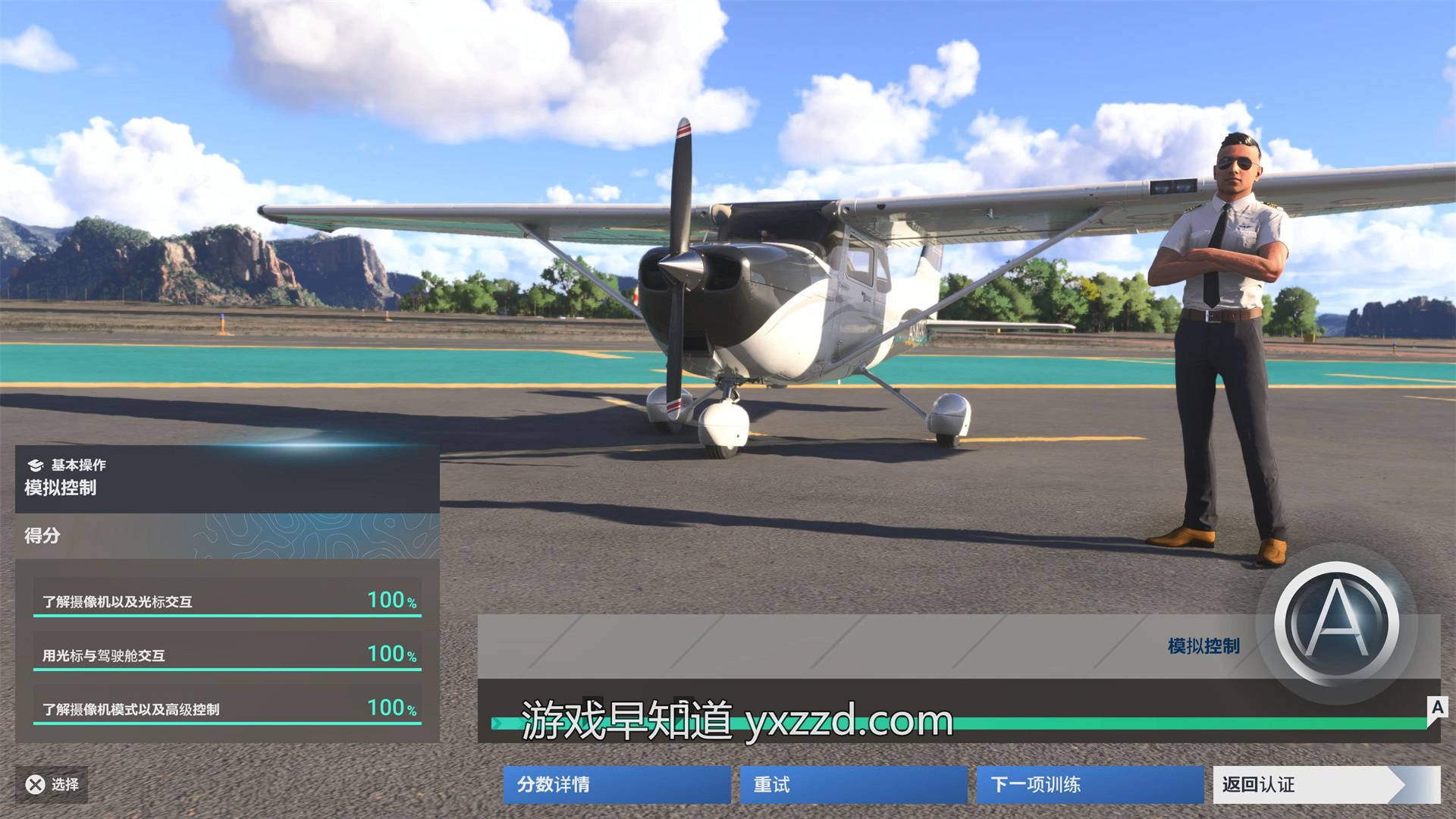
Task: Select the 了解摄像机以及光标交互 score row
Action: (227, 601)
